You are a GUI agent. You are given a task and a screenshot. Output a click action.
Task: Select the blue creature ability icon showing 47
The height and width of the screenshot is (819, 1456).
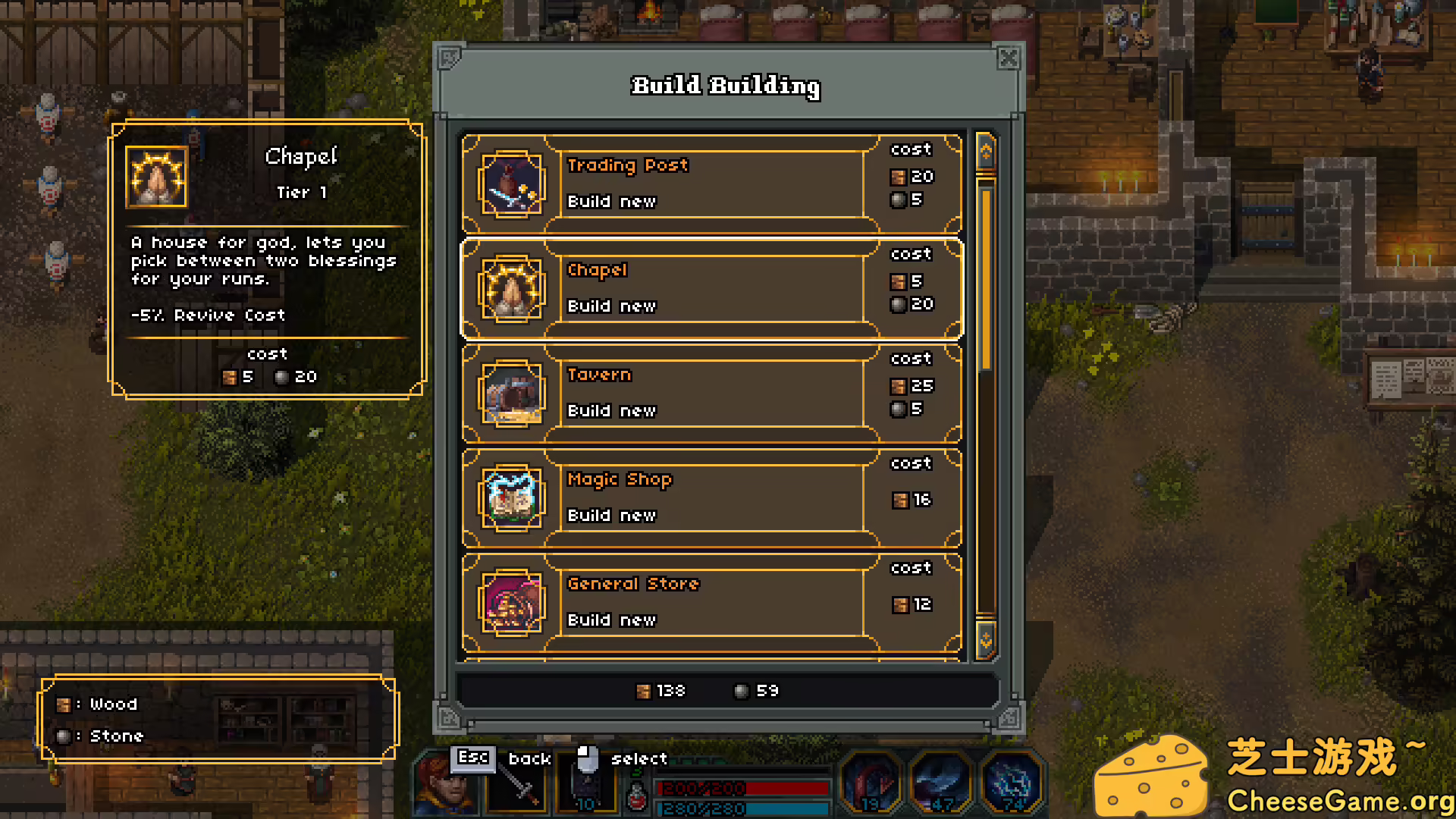(940, 783)
